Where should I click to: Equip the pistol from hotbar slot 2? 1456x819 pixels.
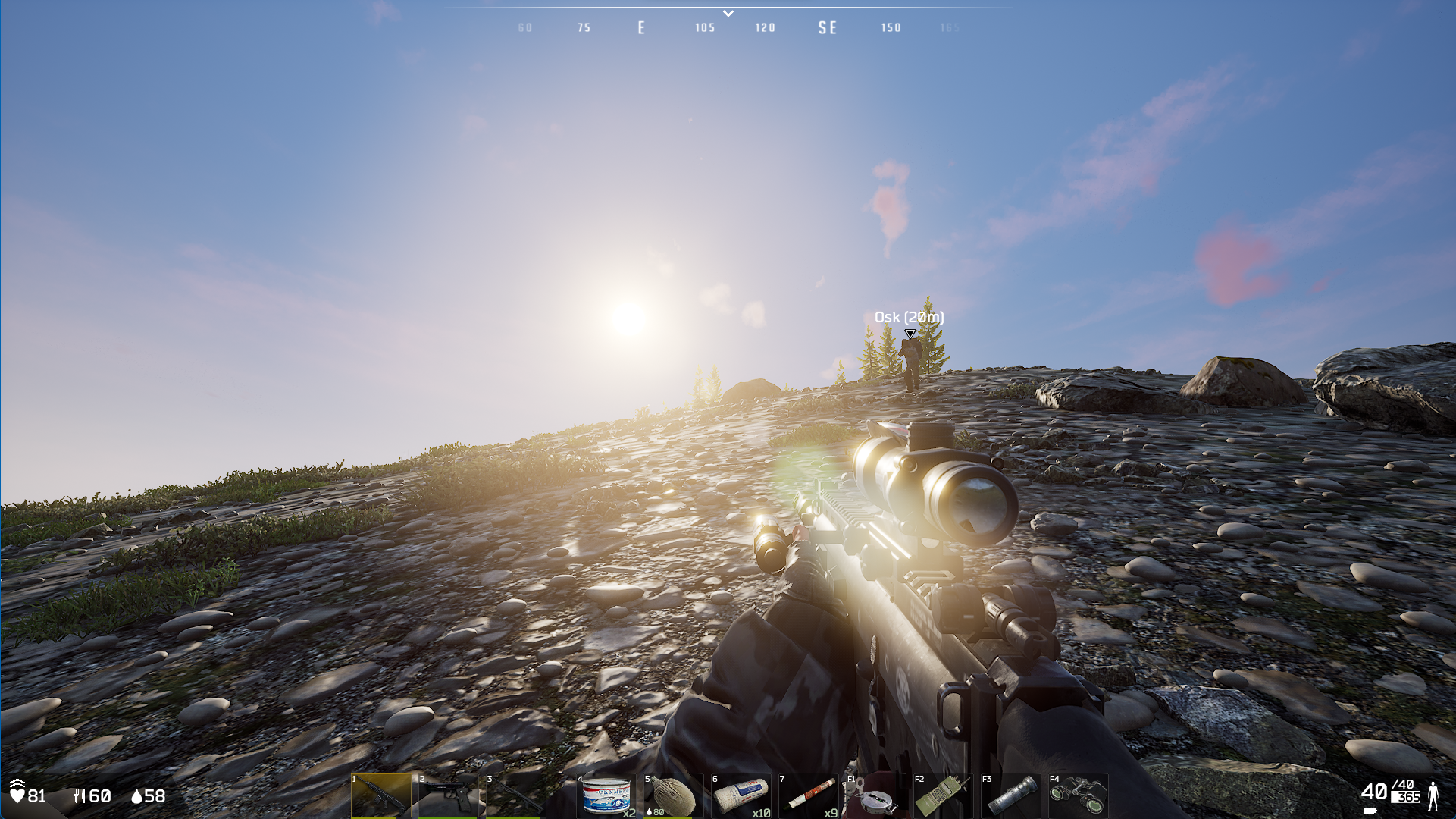tap(449, 795)
